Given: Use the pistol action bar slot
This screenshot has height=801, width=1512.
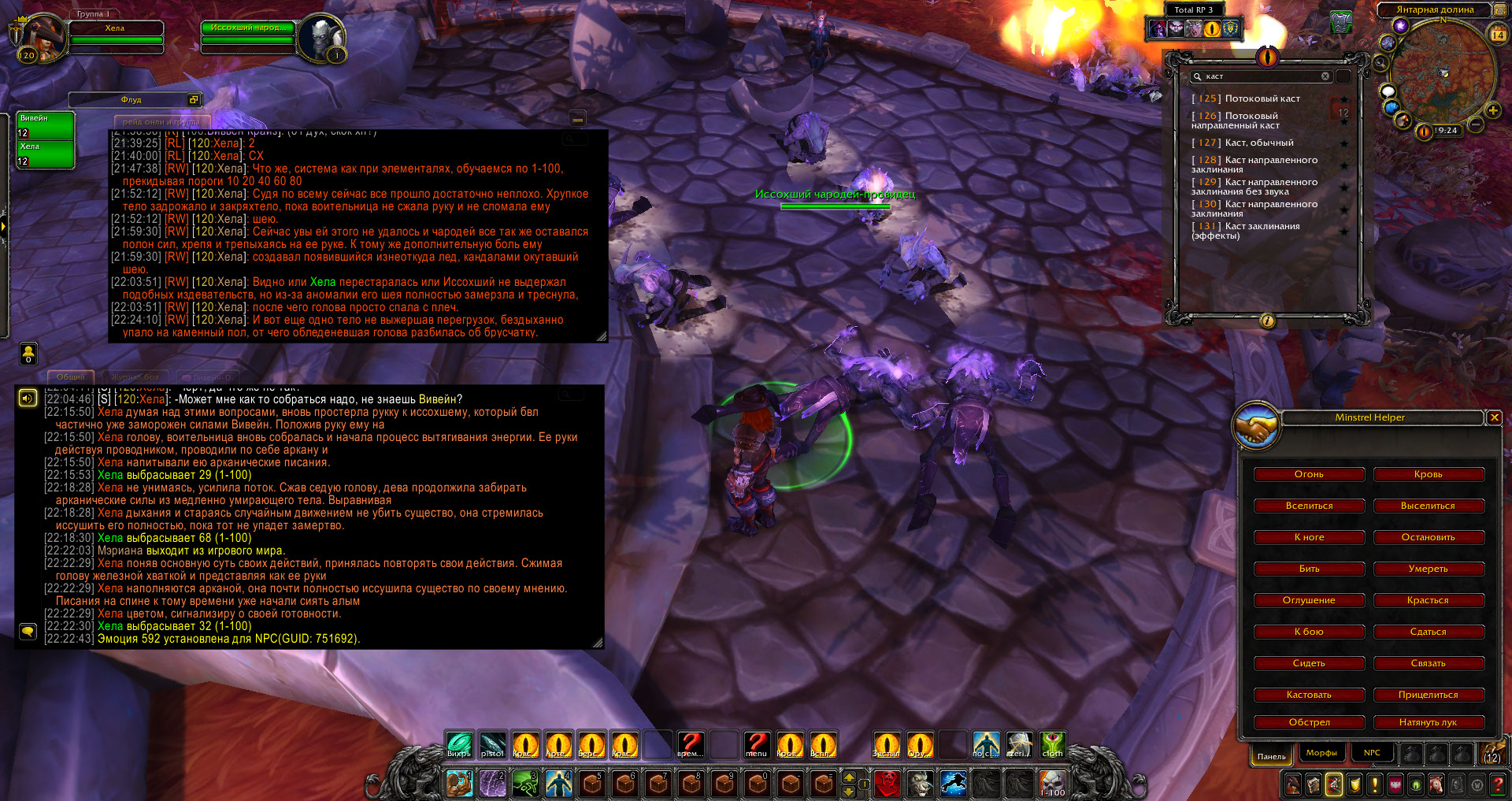Looking at the screenshot, I should pos(492,745).
